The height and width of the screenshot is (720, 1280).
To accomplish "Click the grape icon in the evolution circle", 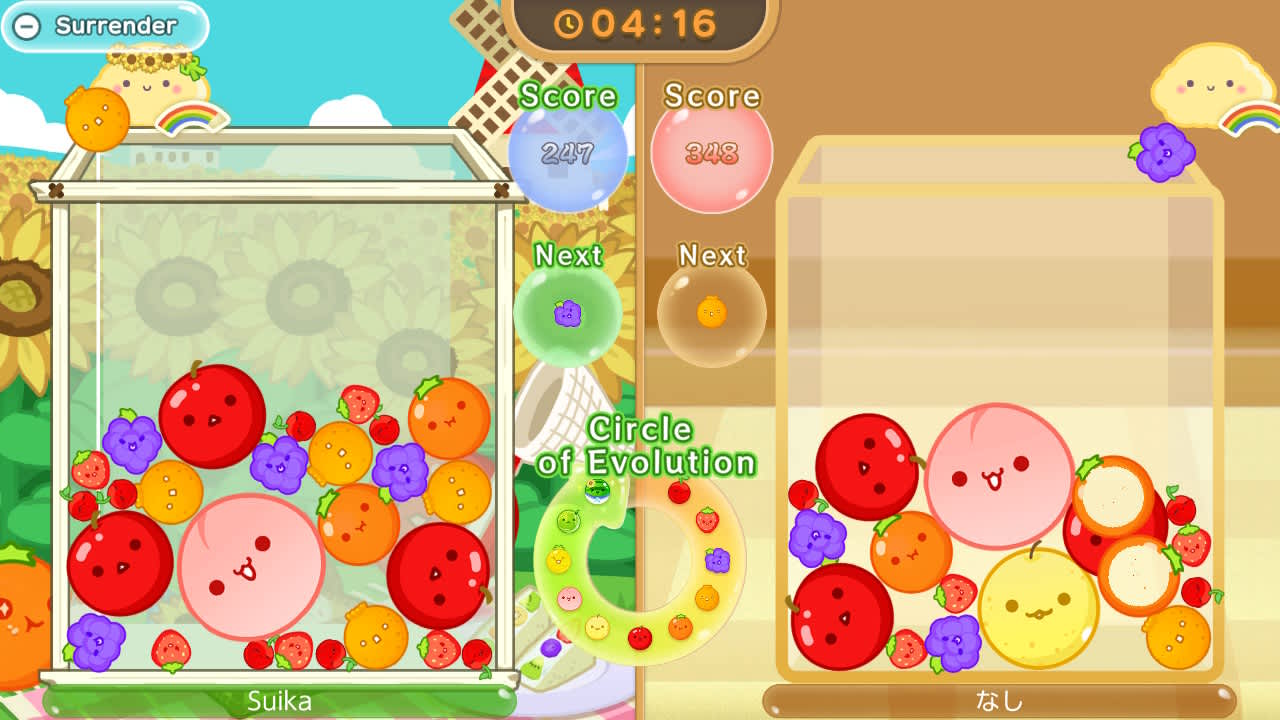I will pyautogui.click(x=716, y=559).
